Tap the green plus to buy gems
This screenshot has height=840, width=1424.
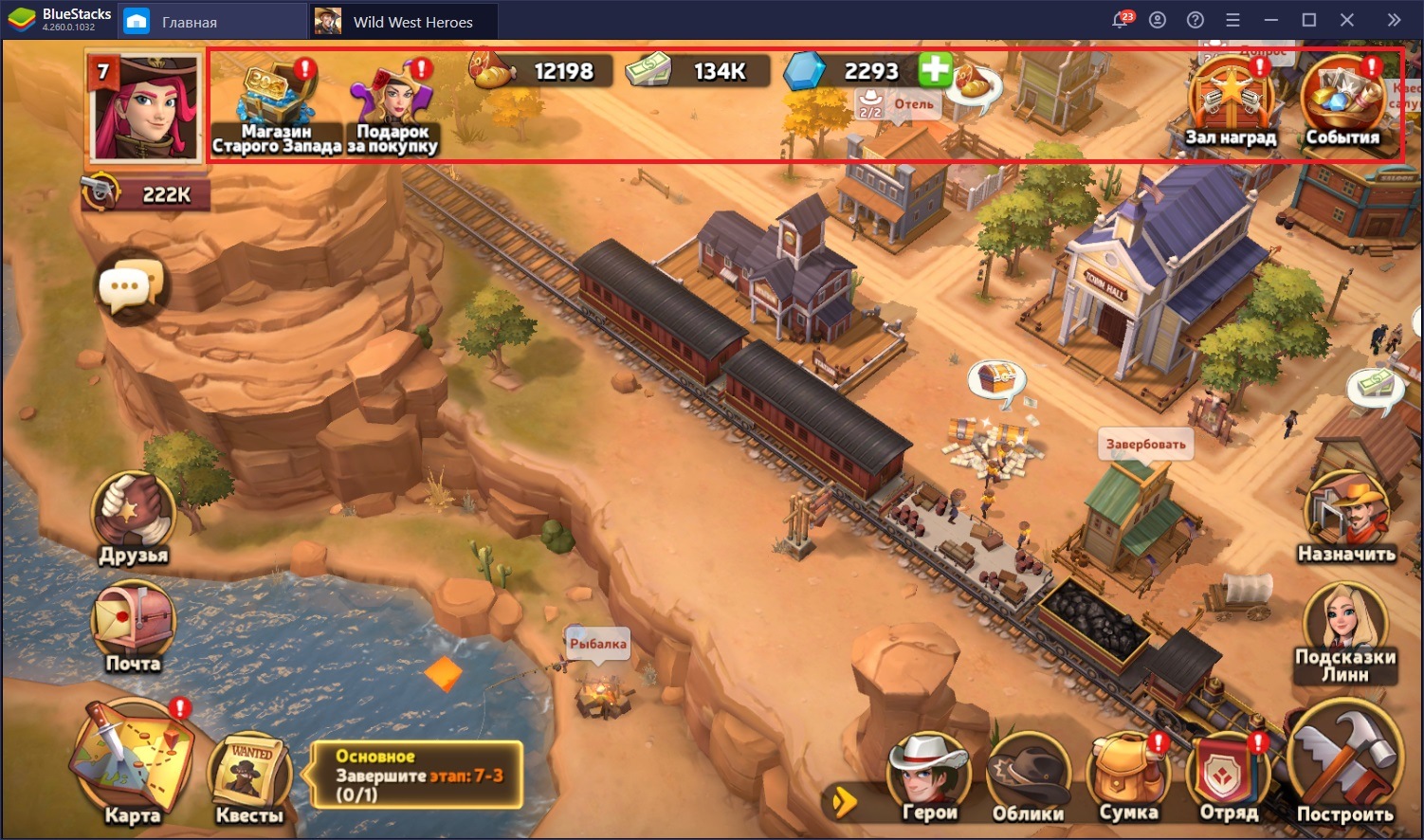coord(935,70)
